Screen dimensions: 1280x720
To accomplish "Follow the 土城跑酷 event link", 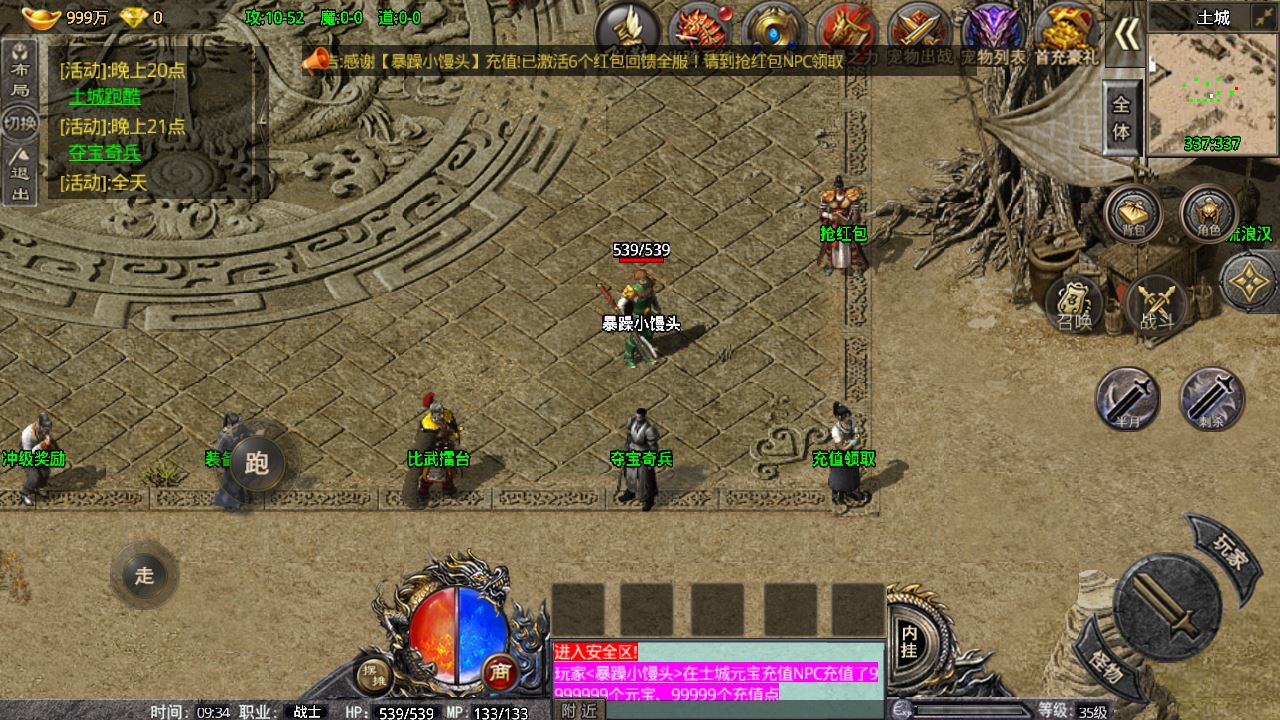I will (105, 97).
